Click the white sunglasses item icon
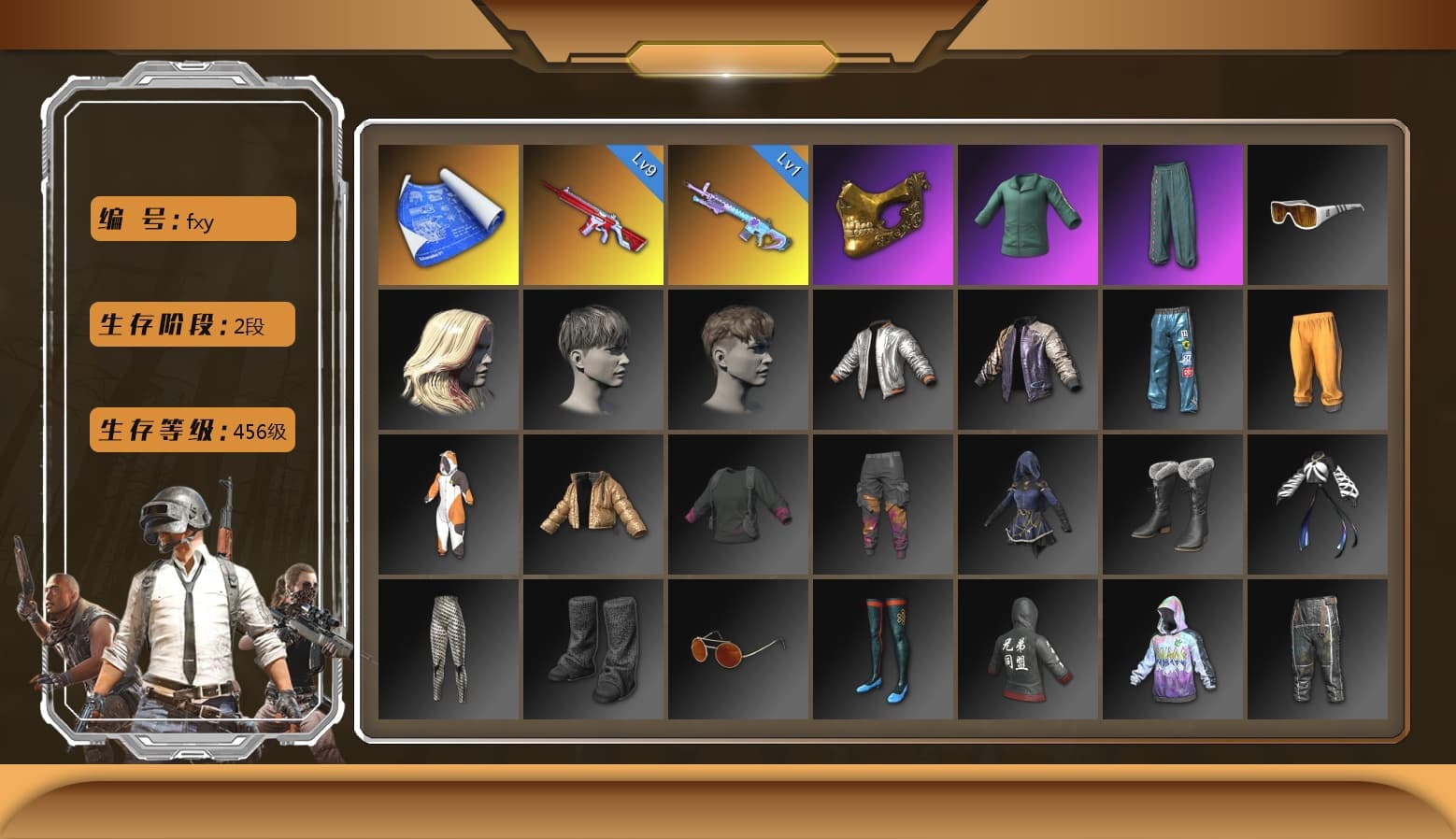This screenshot has width=1456, height=839. pos(1319,213)
